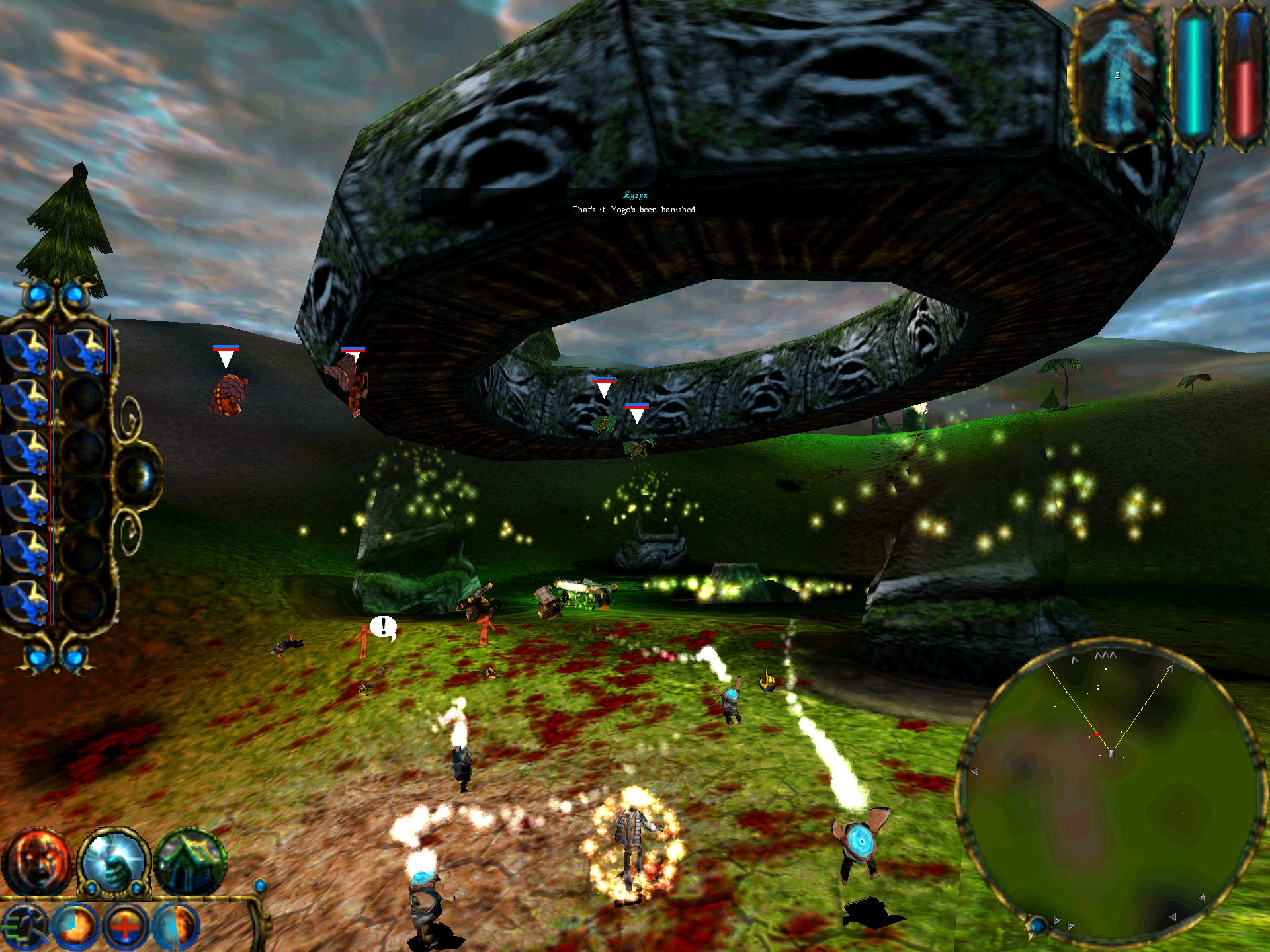Click the blue wizard silhouette portrait
Viewport: 1270px width, 952px height.
pos(1117,76)
